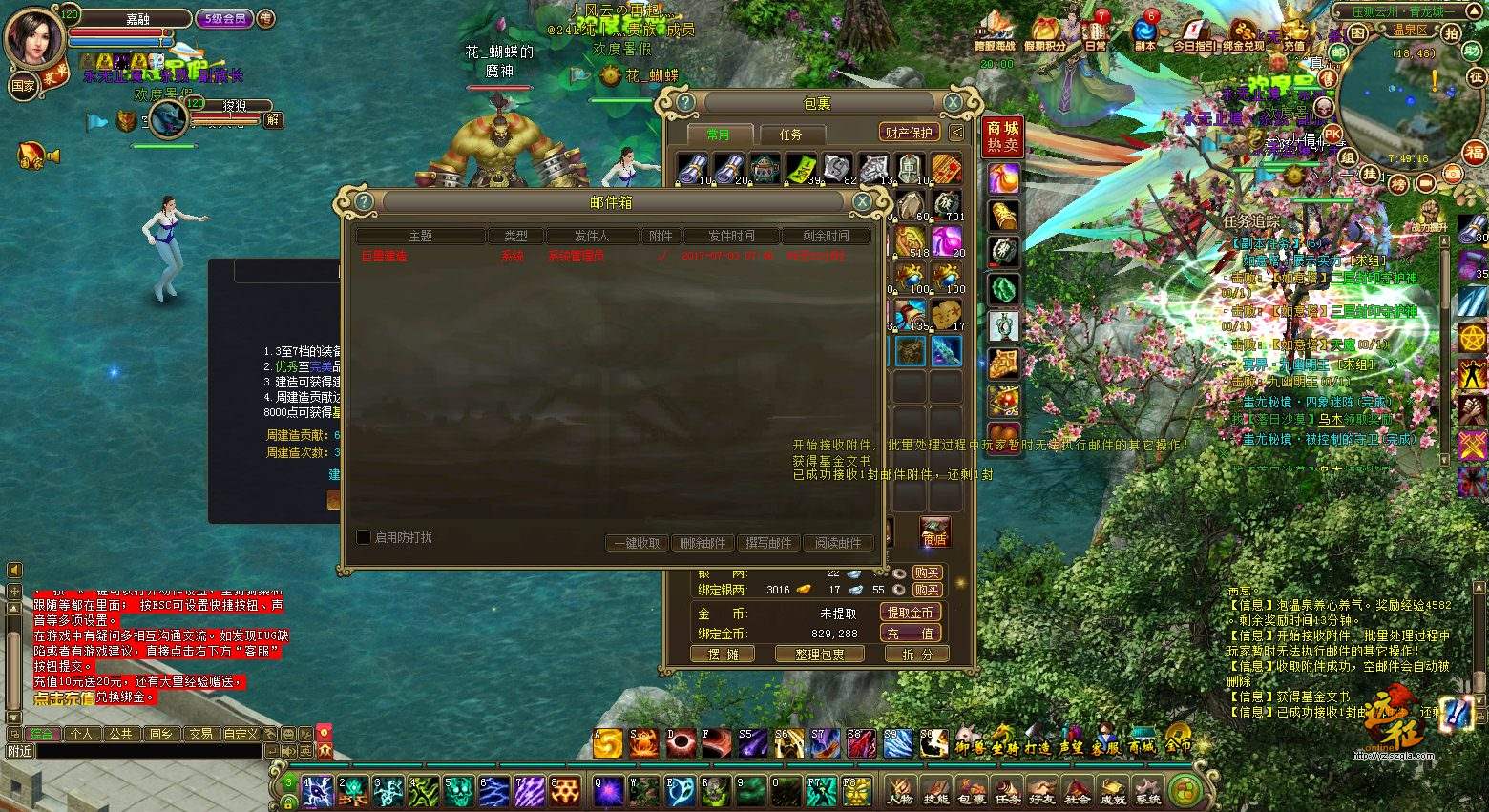Open the selected mail with 阅读邮件
1489x812 pixels.
(x=837, y=543)
